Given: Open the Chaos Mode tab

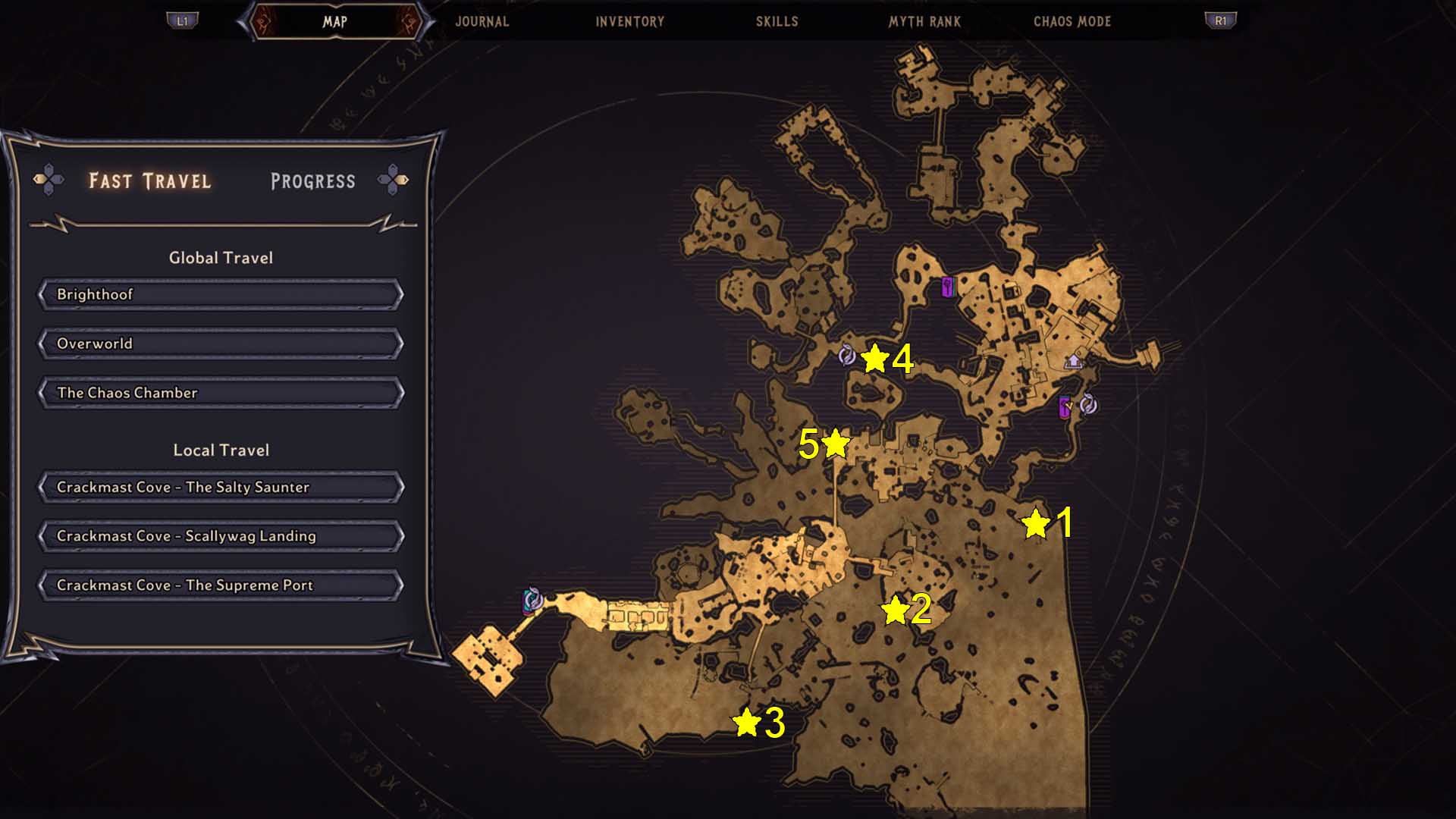Looking at the screenshot, I should [1072, 21].
